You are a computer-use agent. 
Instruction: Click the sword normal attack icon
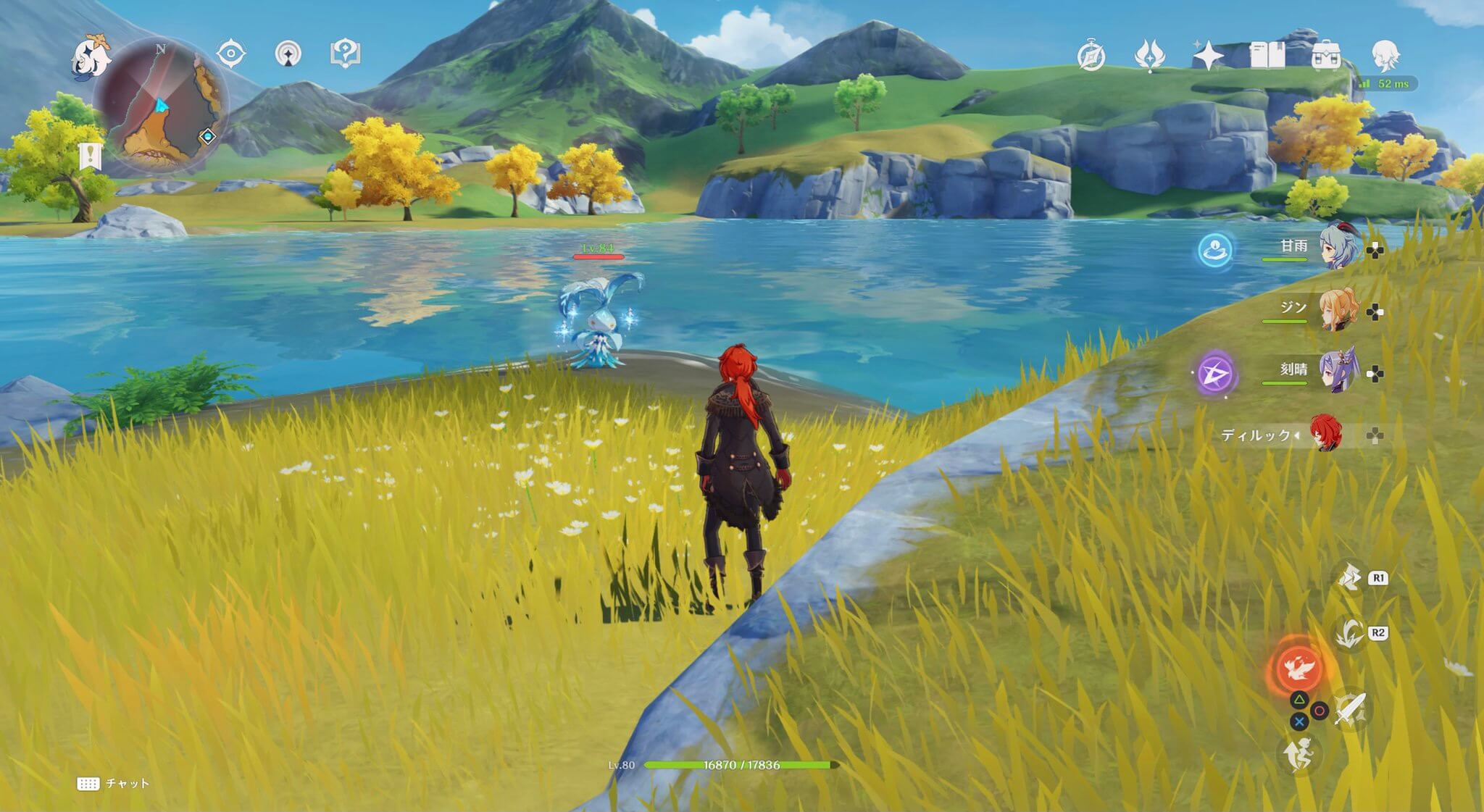click(1350, 709)
